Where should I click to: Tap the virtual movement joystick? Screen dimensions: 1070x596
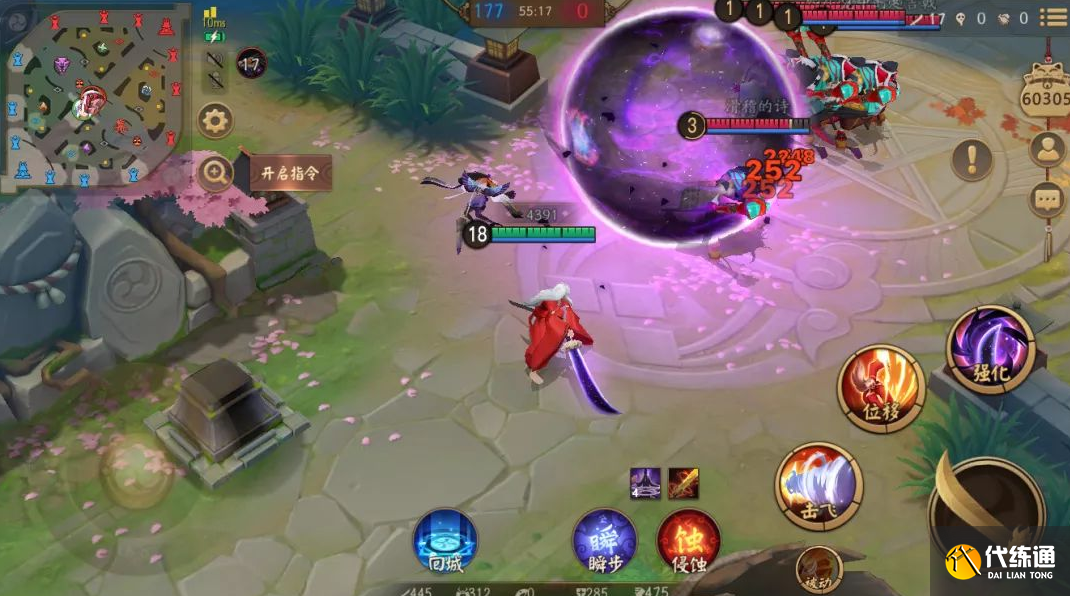click(x=135, y=470)
